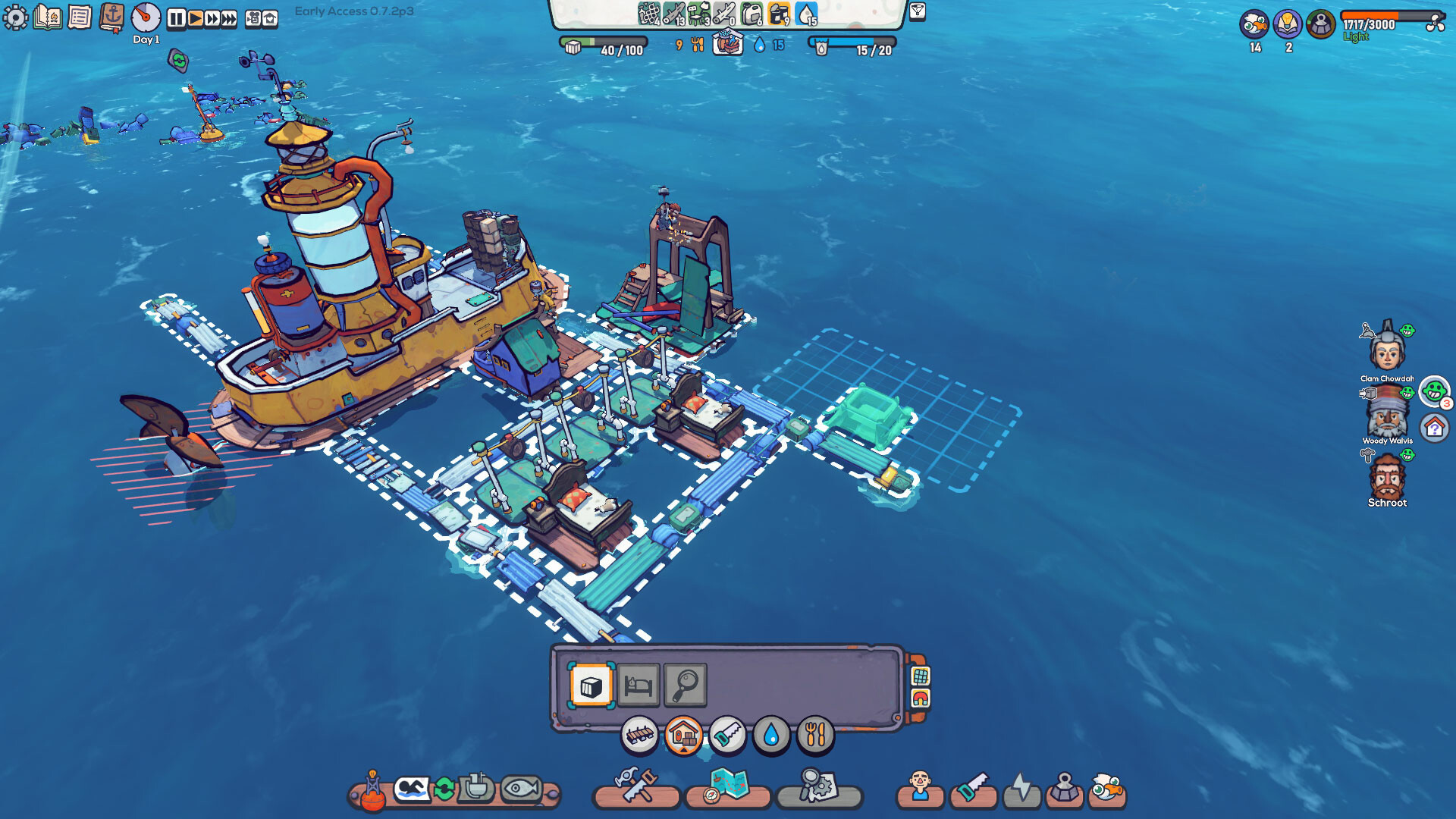Pause the game simulation
Viewport: 1456px width, 819px height.
coord(177,17)
